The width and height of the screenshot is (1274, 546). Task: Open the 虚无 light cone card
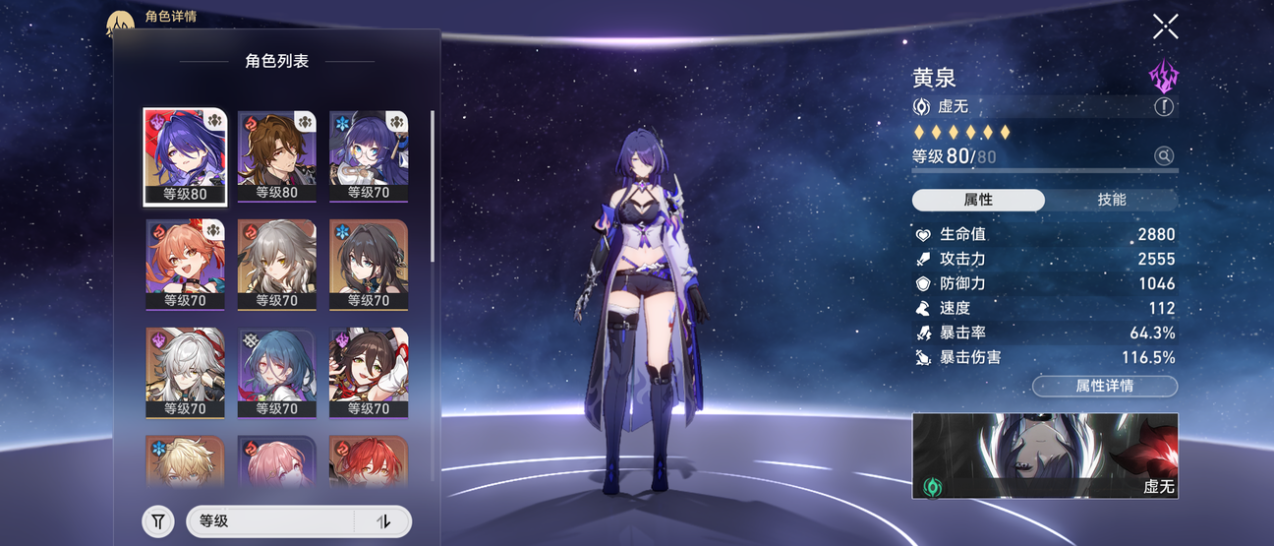(x=1045, y=456)
